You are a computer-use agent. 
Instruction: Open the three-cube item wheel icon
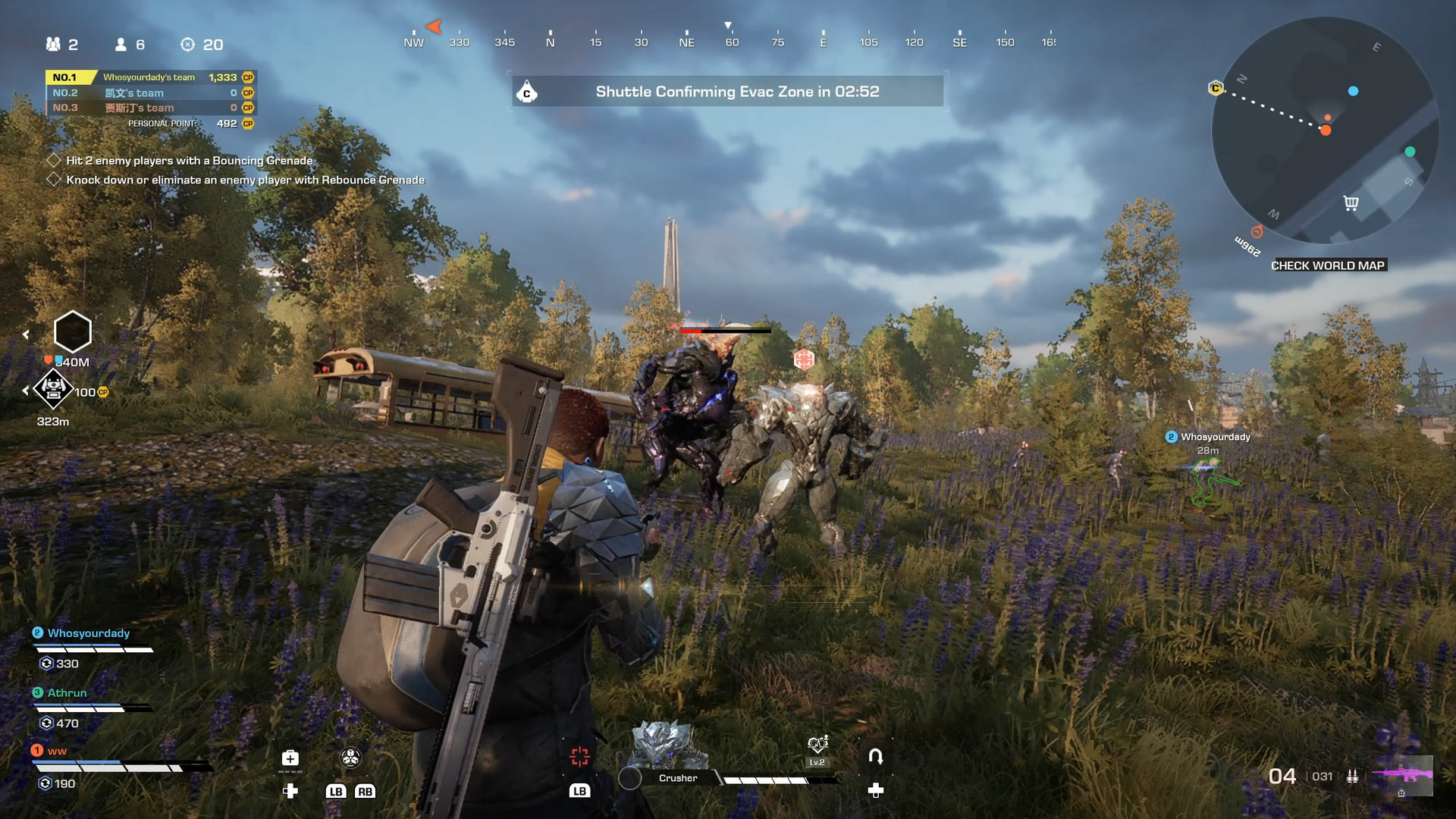tap(350, 757)
